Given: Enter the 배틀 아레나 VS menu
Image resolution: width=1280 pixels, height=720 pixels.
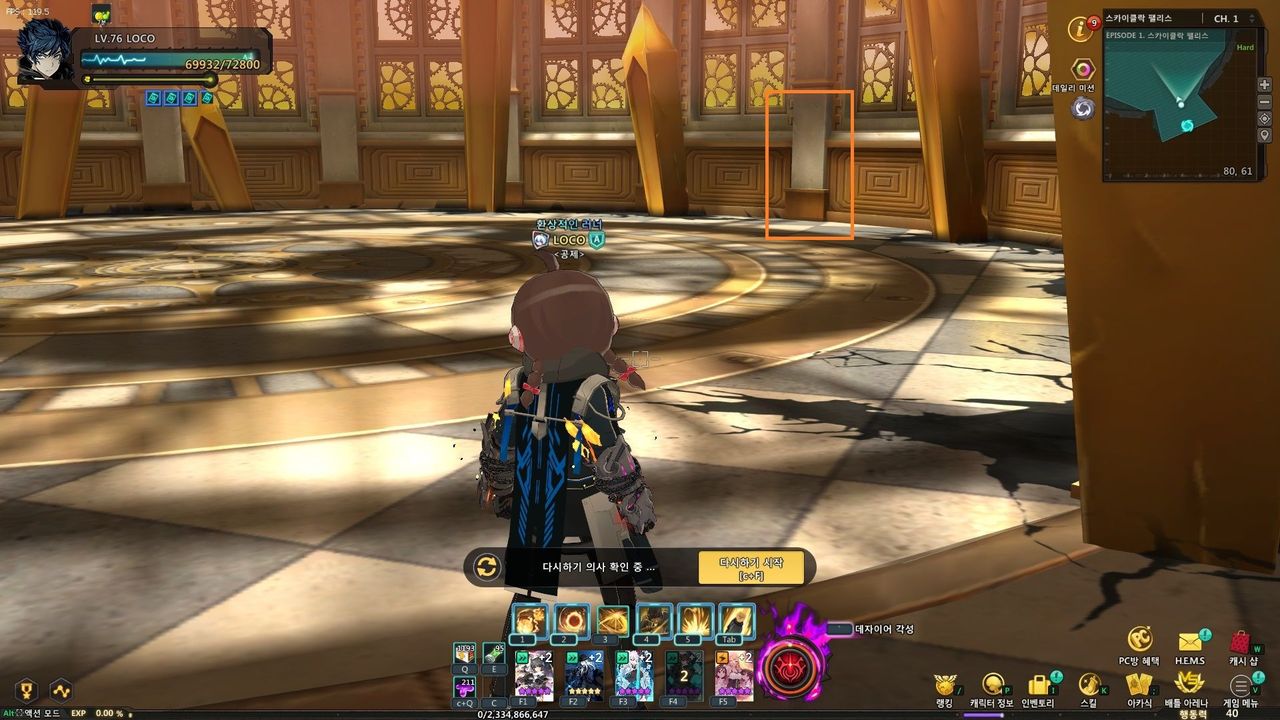Looking at the screenshot, I should coord(1188,684).
